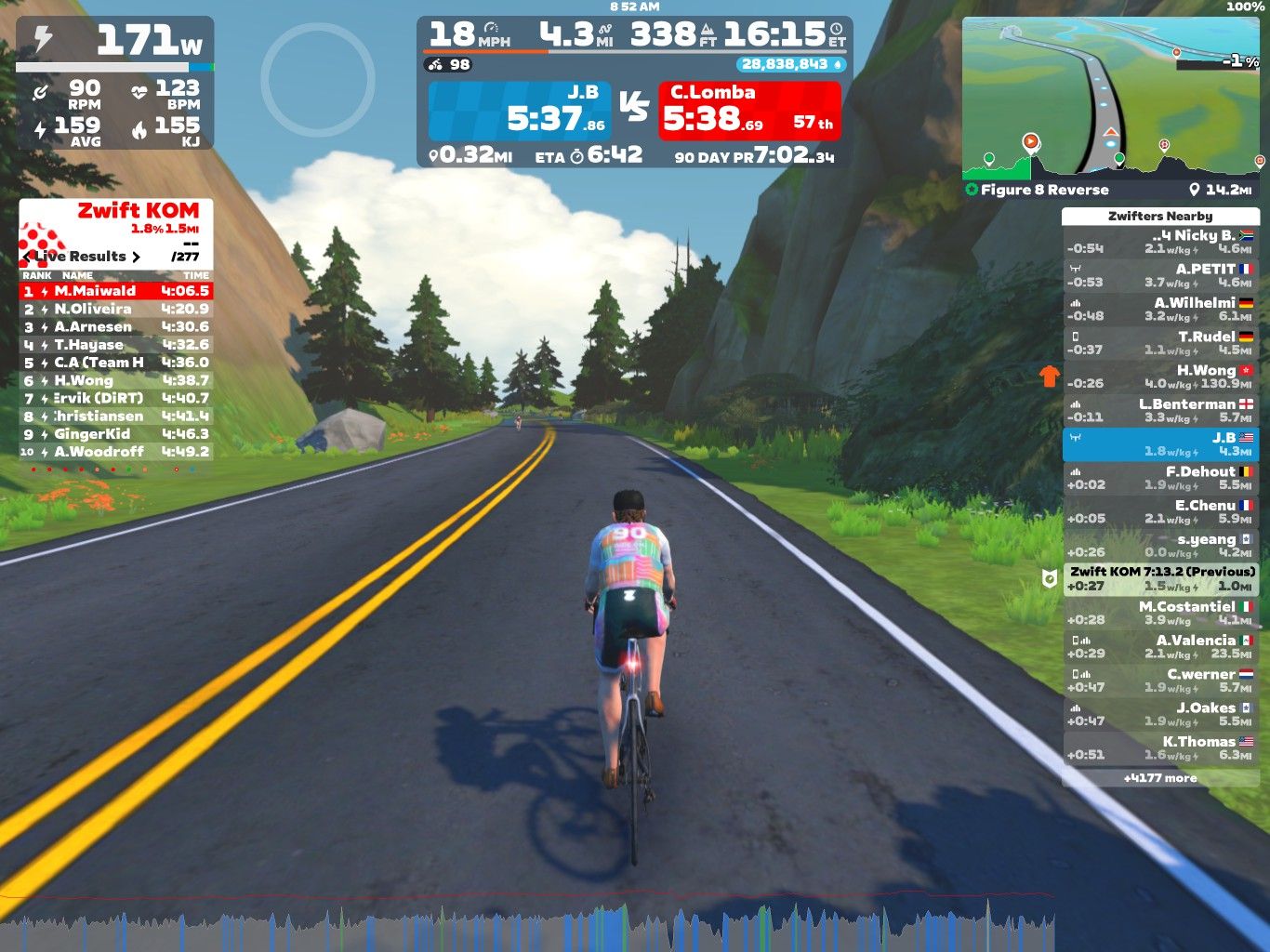Select A.Wilhelmi in the nearby list
Screen dimensions: 1270x952
(x=1160, y=309)
